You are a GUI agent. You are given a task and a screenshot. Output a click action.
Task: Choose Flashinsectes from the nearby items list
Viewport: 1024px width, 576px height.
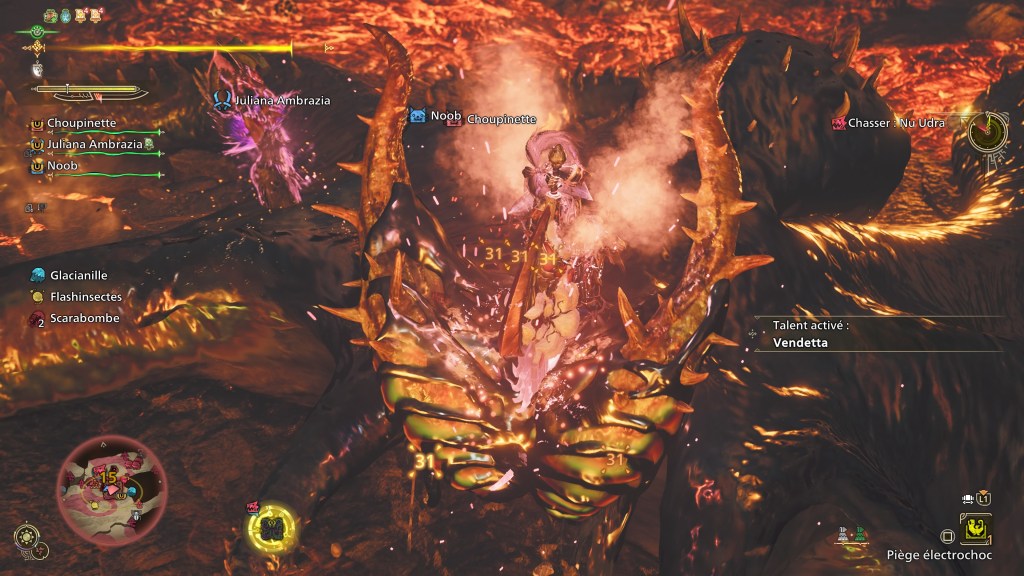tap(85, 297)
